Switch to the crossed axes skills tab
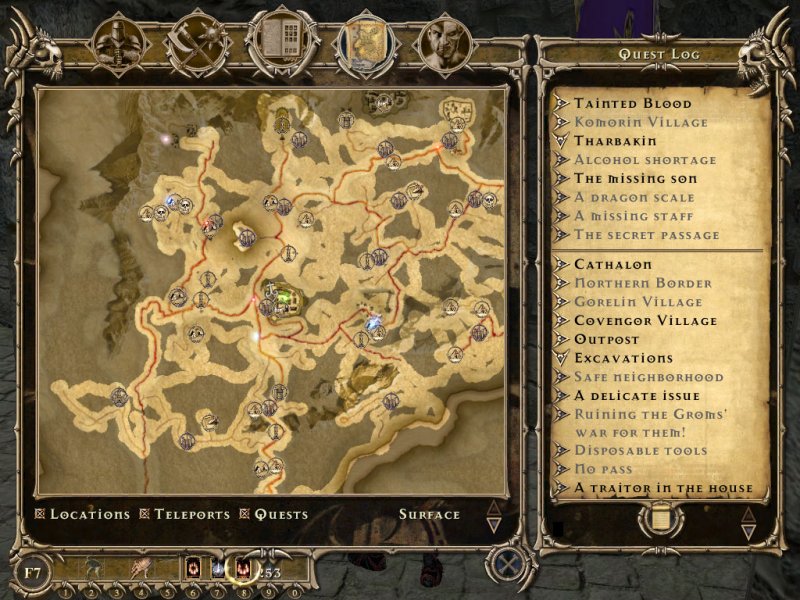The height and width of the screenshot is (600, 800). coord(196,42)
